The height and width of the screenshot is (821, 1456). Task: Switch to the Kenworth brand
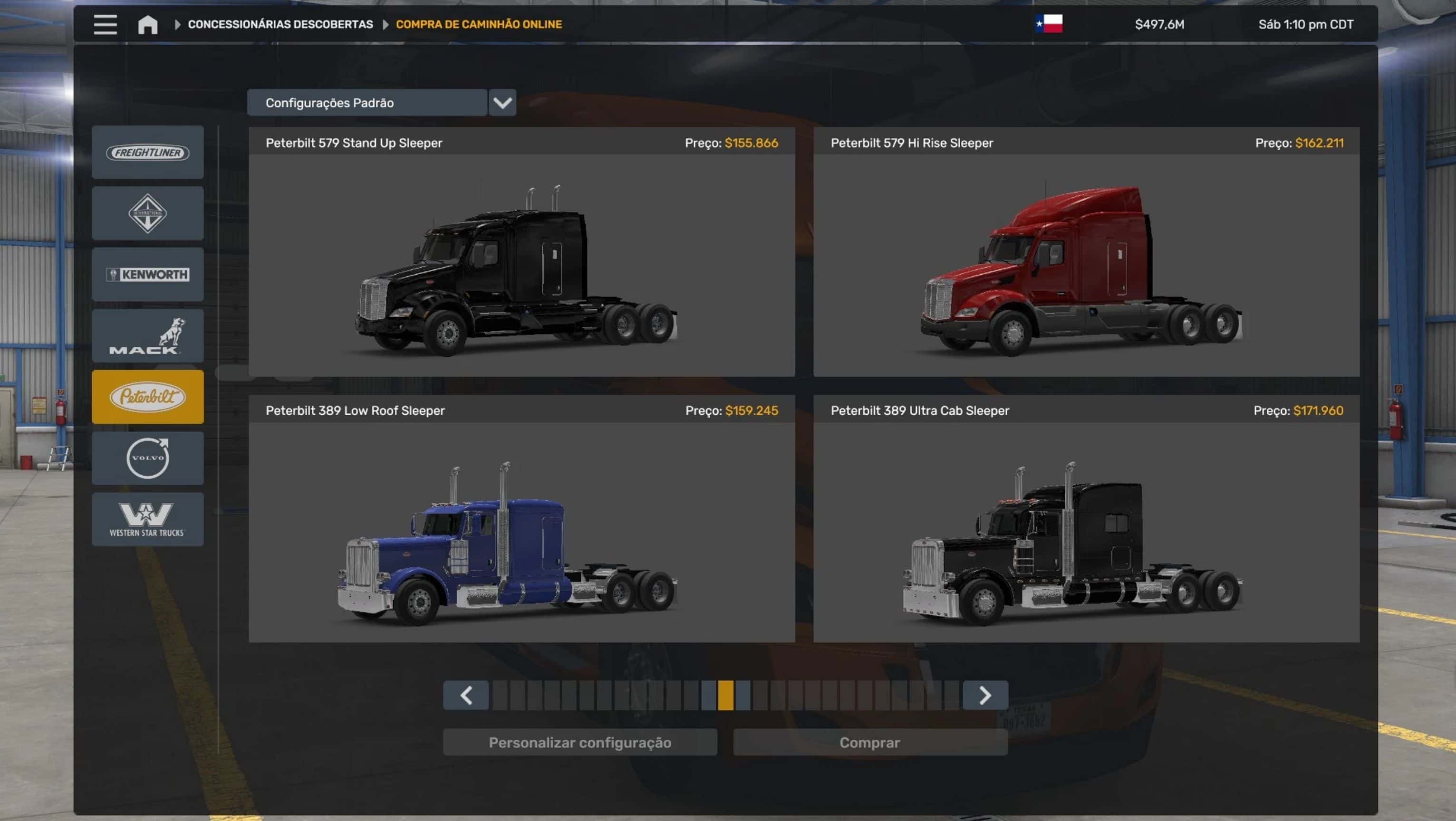(147, 275)
